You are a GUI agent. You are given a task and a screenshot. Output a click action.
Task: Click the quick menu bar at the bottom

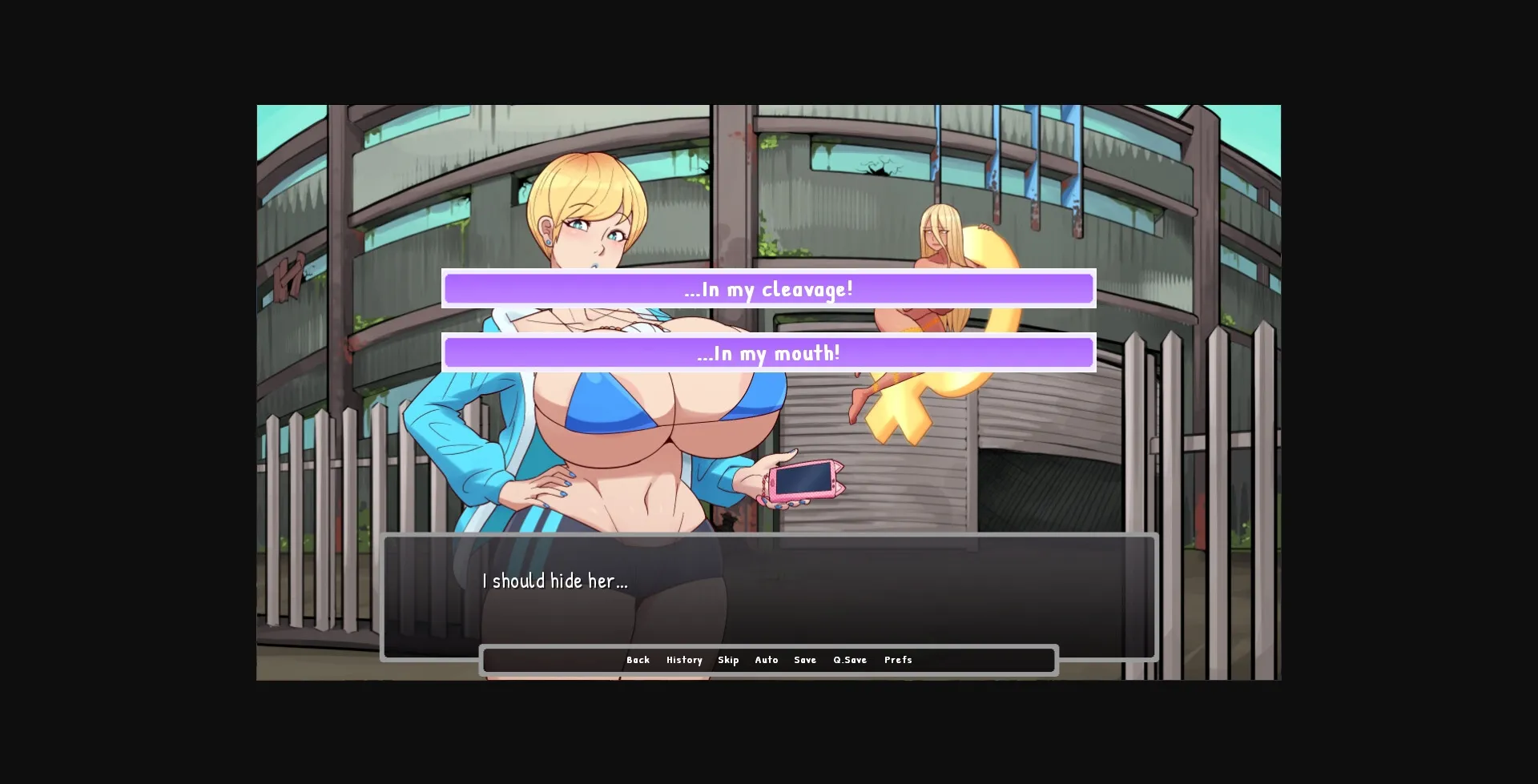pos(769,660)
